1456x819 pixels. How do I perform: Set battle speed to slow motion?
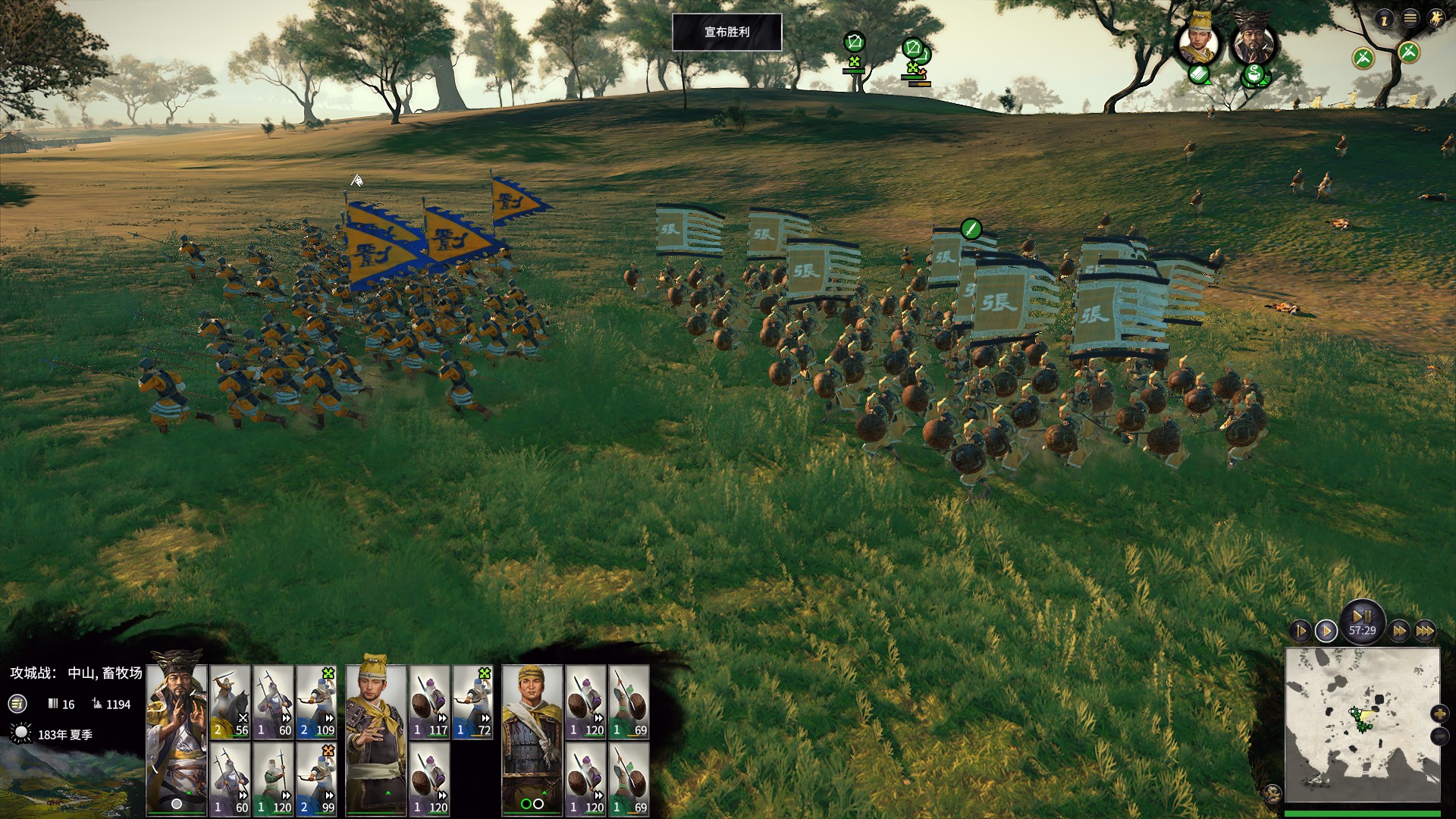tap(1301, 631)
